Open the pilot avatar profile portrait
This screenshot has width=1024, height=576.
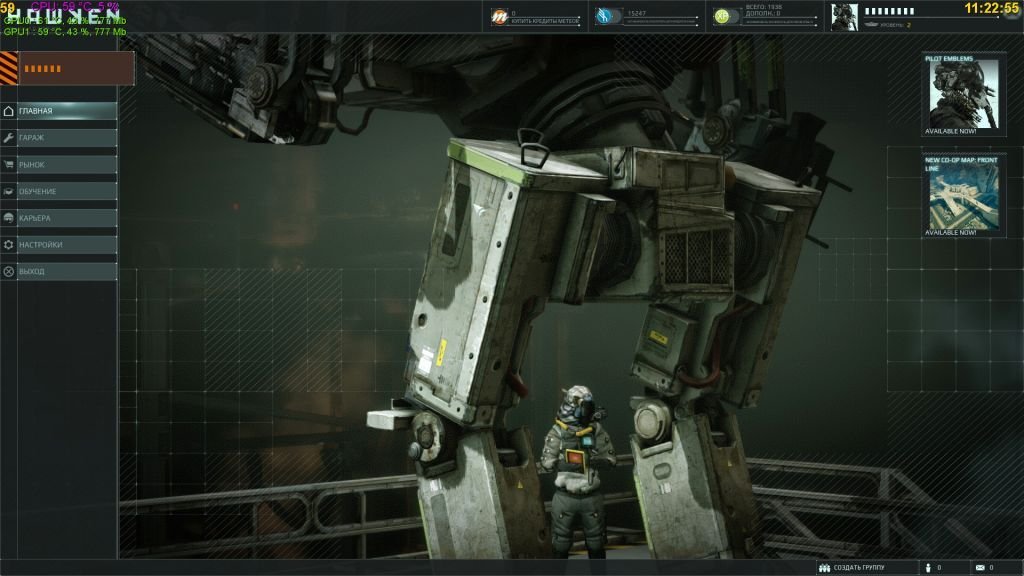click(x=845, y=17)
